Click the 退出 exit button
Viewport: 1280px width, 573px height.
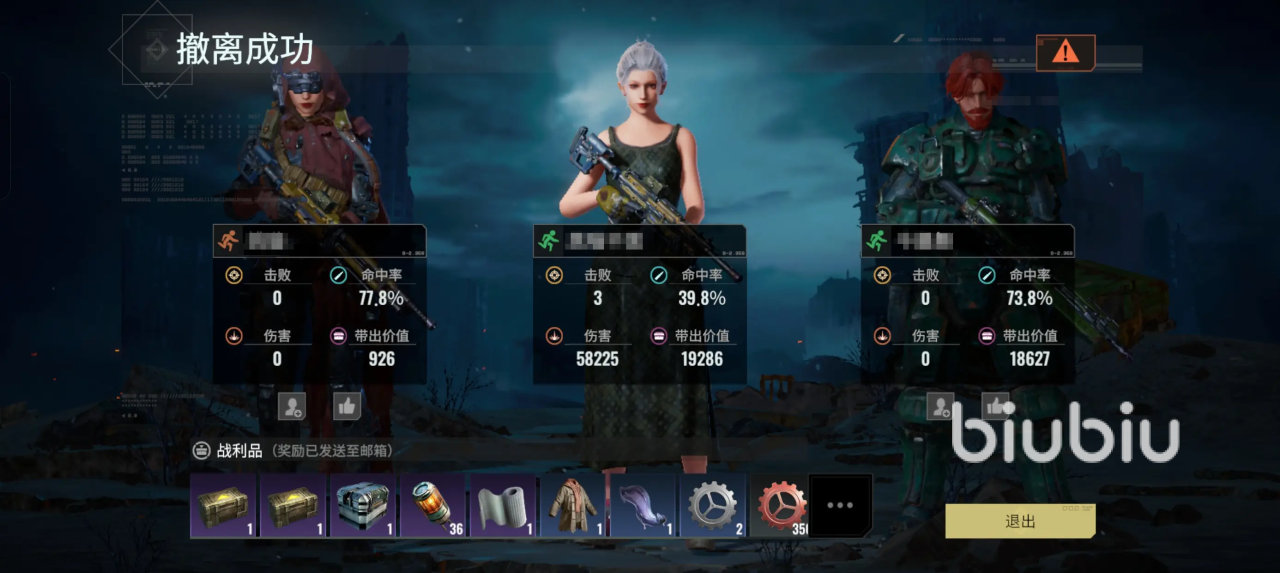pos(1020,521)
